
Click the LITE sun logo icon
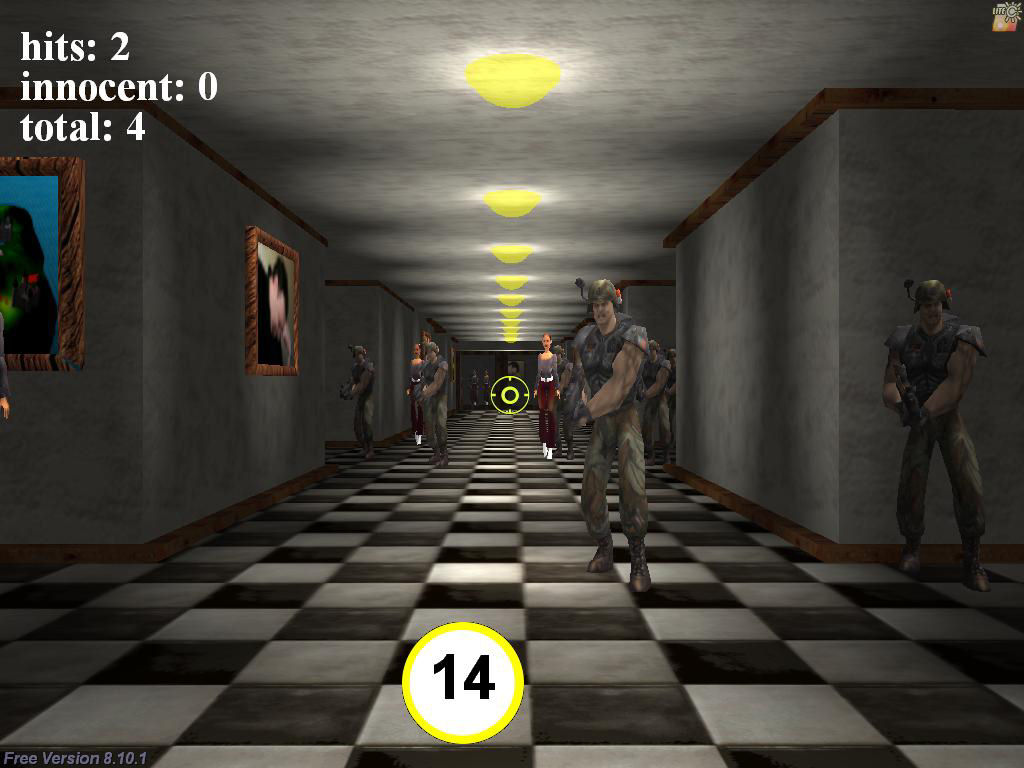click(1005, 16)
